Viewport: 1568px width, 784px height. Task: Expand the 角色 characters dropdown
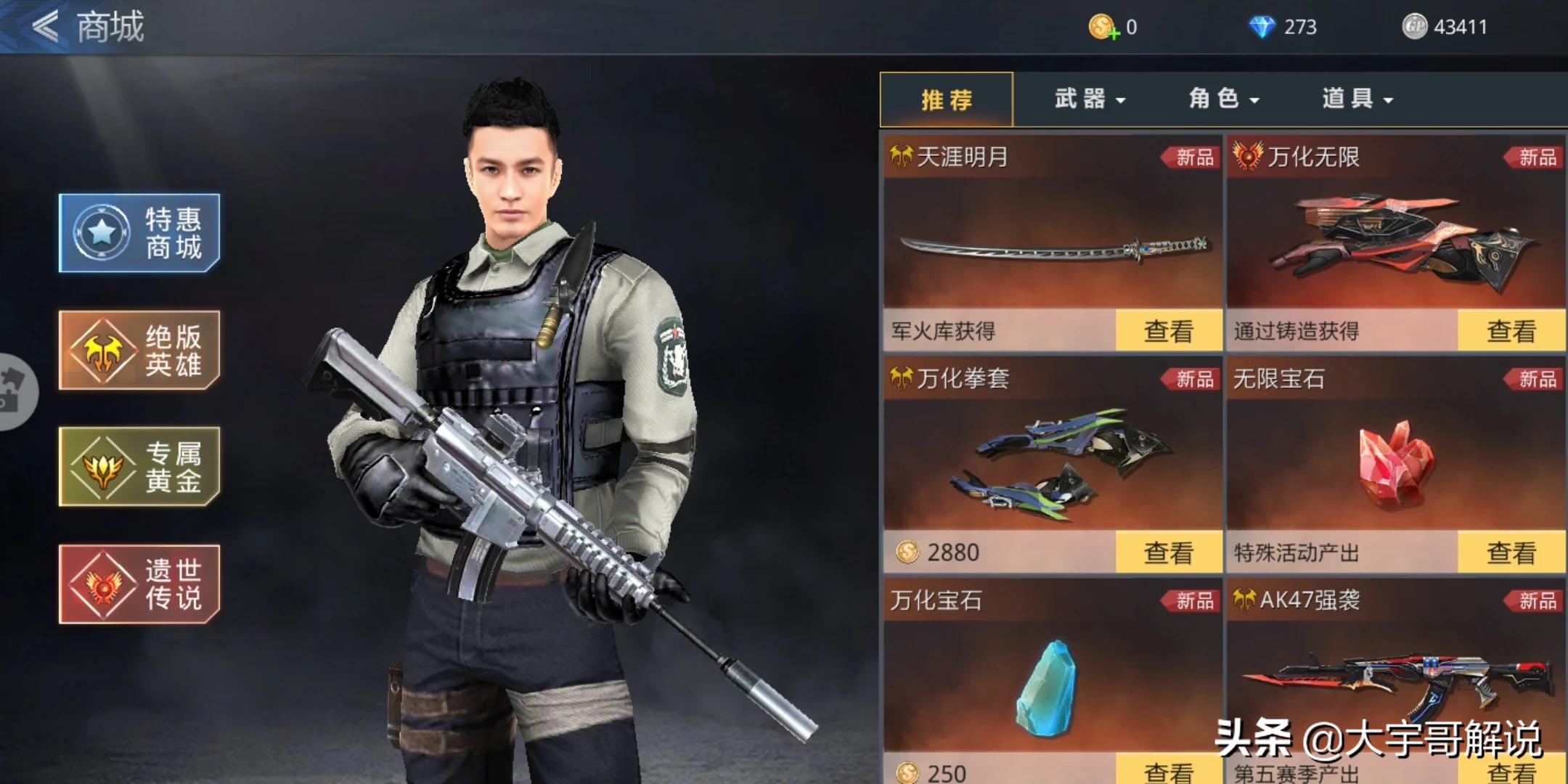1223,99
